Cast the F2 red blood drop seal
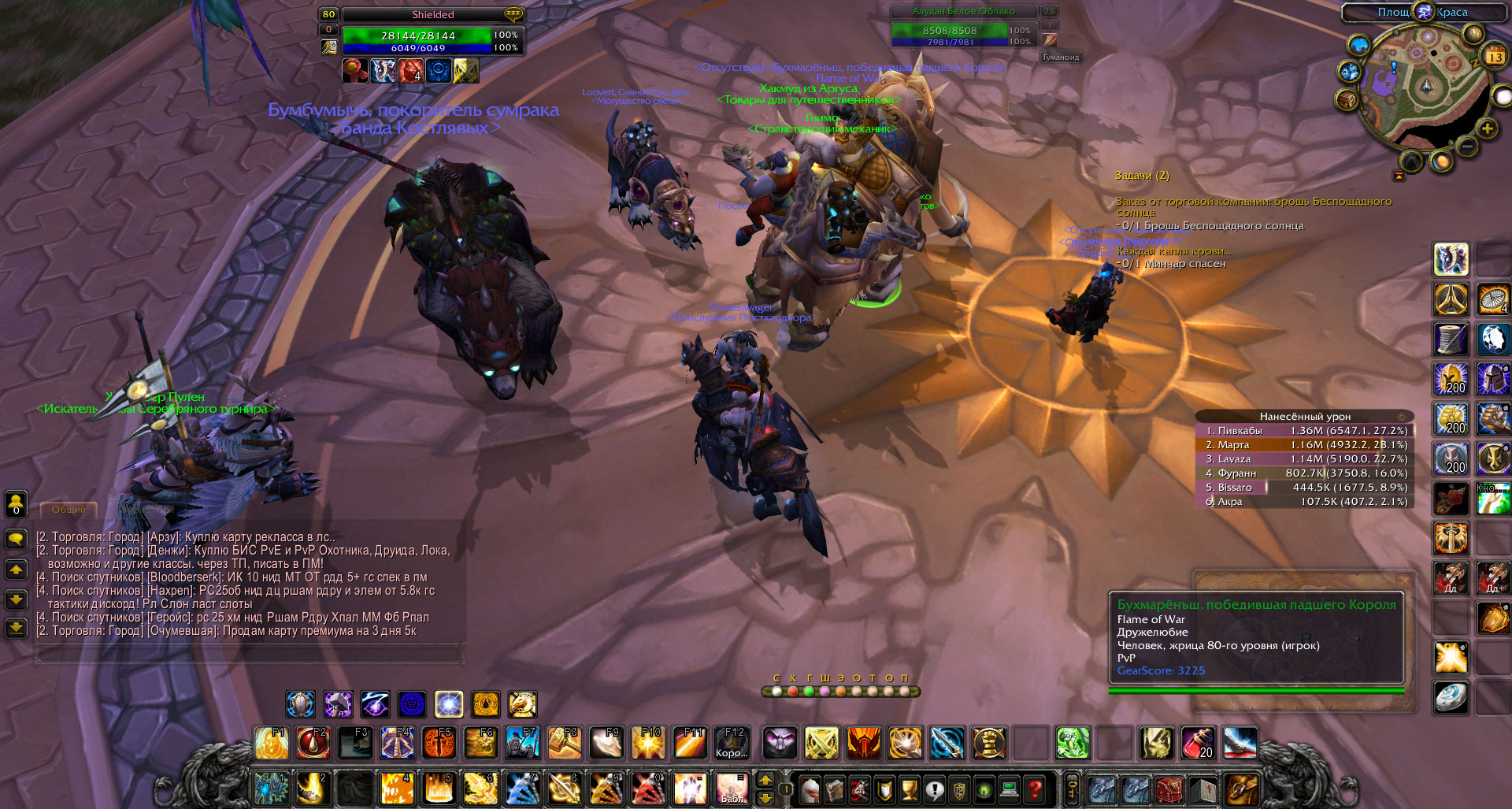 click(312, 743)
